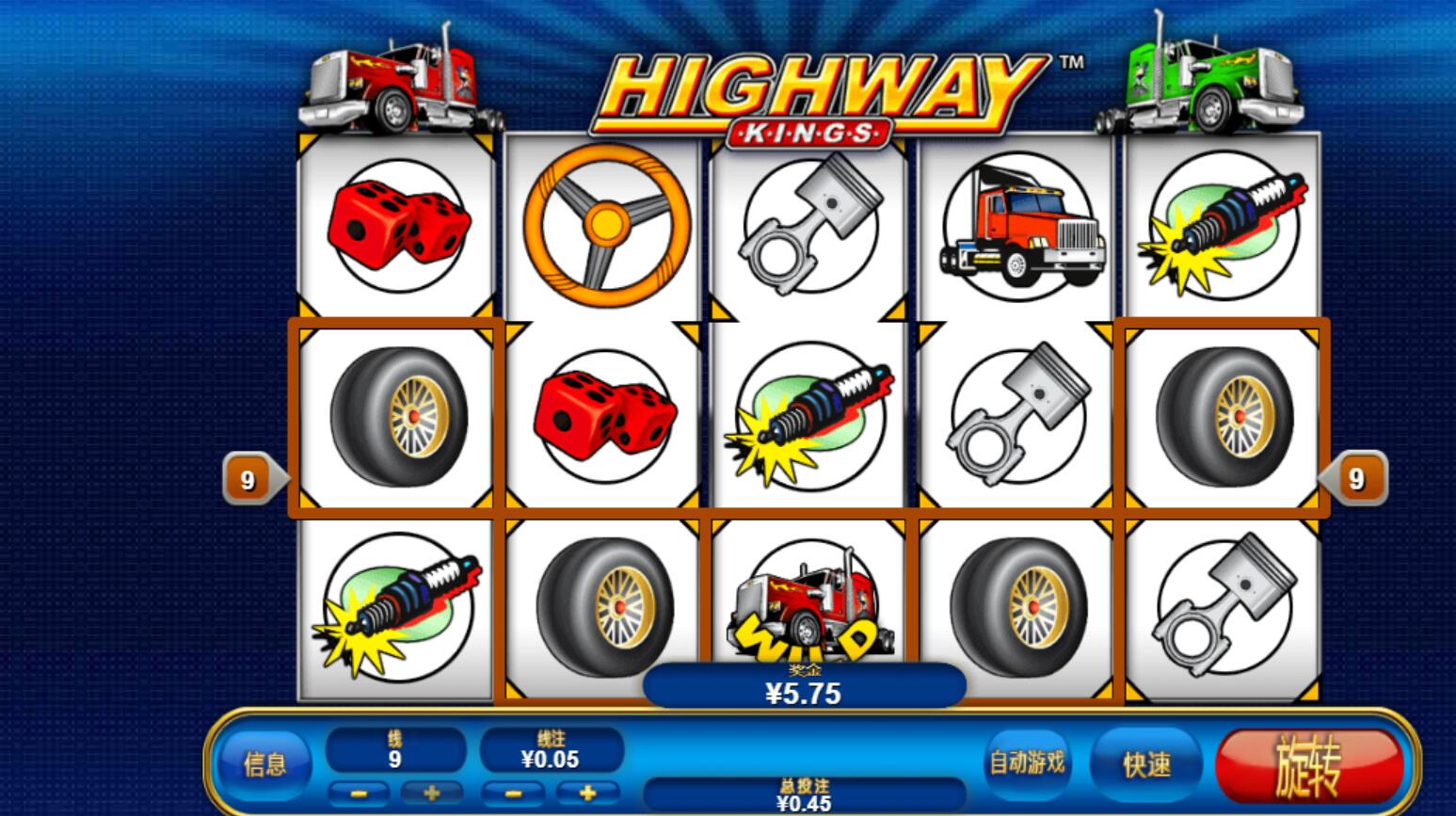1456x816 pixels.
Task: Select the right payline 9 marker
Action: (1355, 479)
